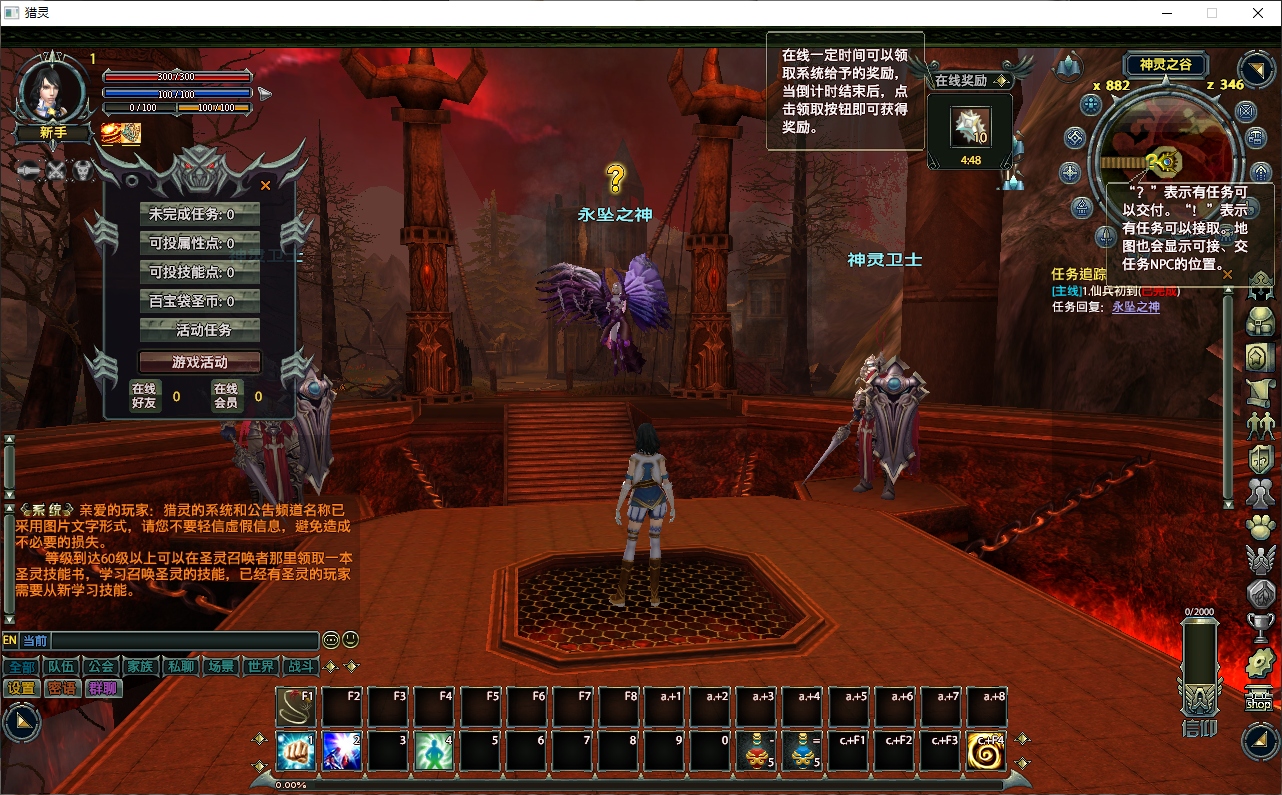Screen dimensions: 1282x795
Task: Select the whip item in F1 slot
Action: pos(295,707)
